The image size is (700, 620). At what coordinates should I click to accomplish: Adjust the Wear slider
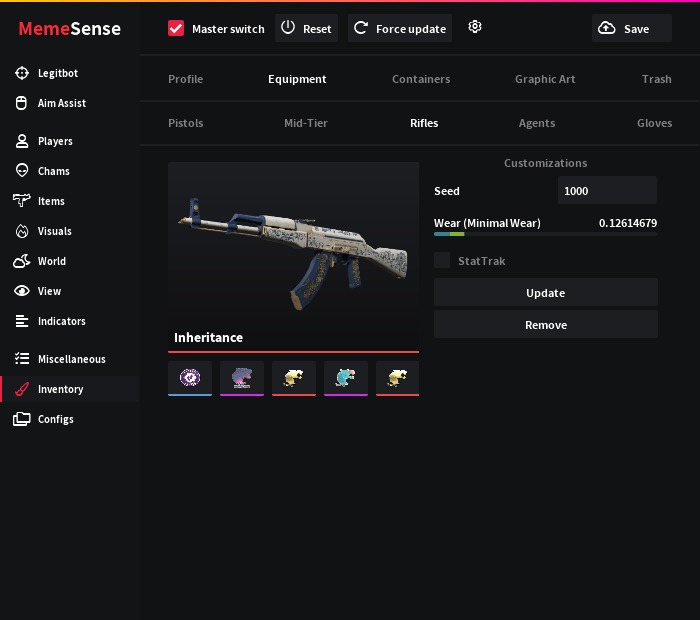tap(545, 234)
